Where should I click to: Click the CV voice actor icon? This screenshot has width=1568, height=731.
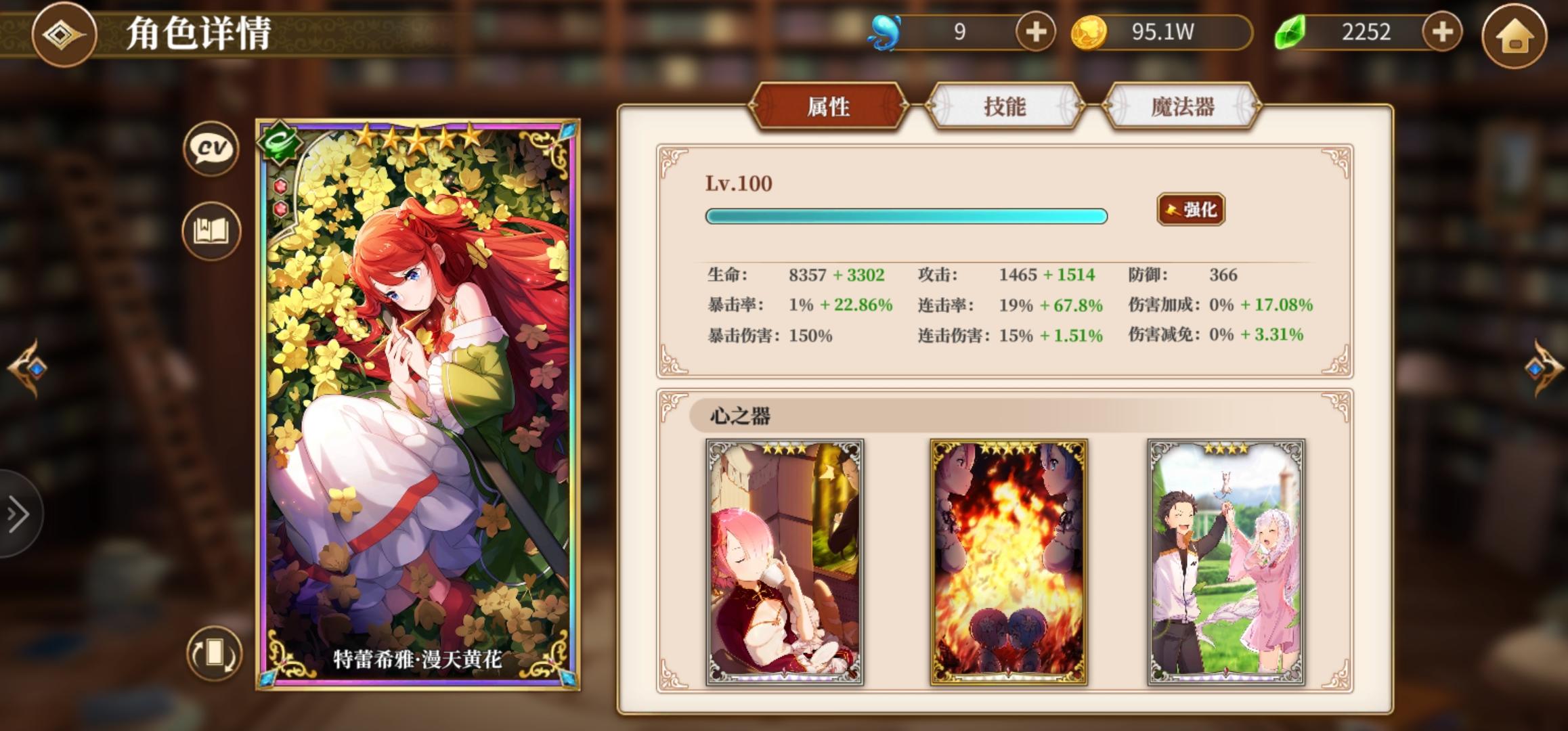tap(212, 149)
